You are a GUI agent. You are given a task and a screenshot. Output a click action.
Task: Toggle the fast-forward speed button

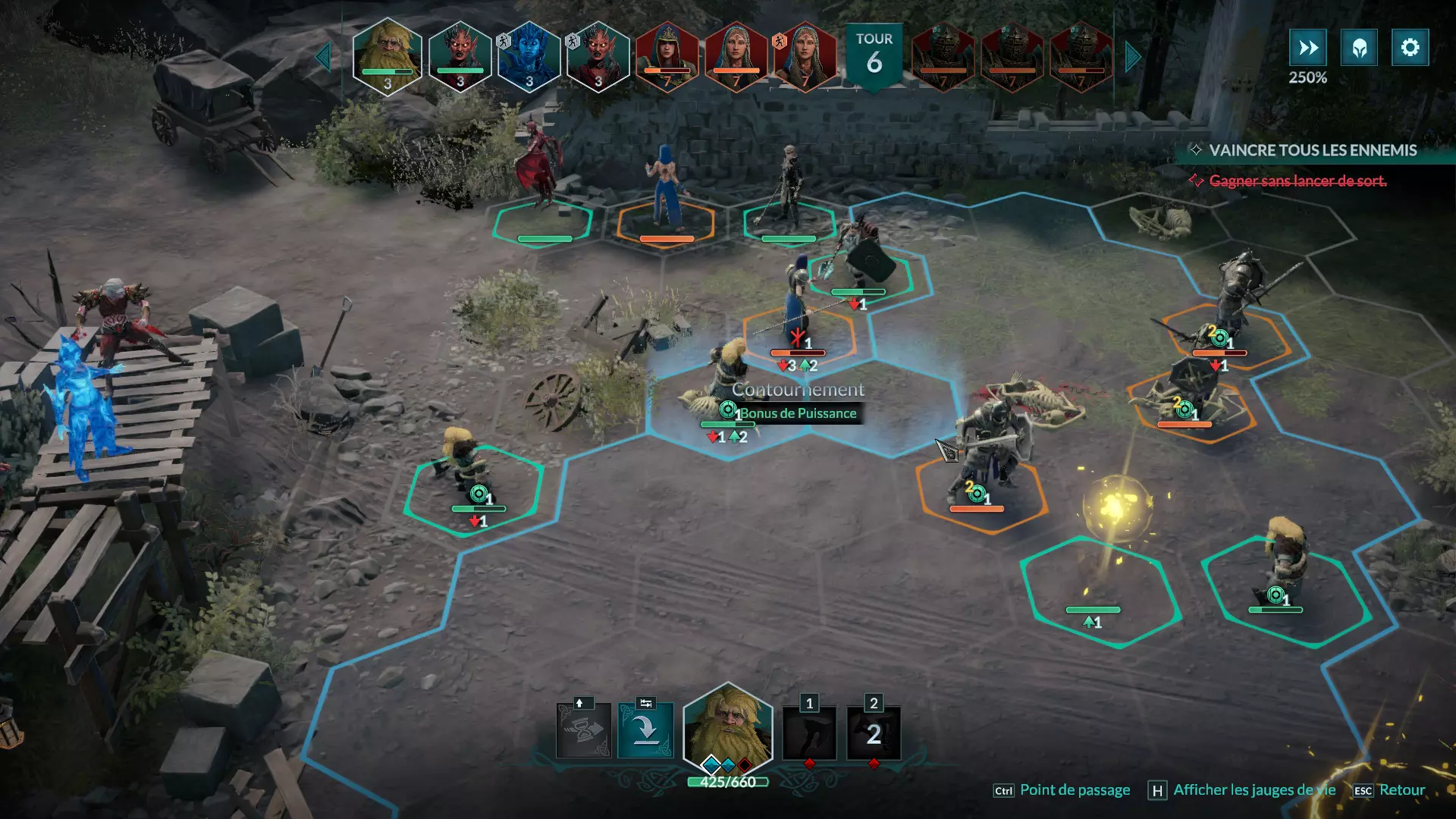1307,48
